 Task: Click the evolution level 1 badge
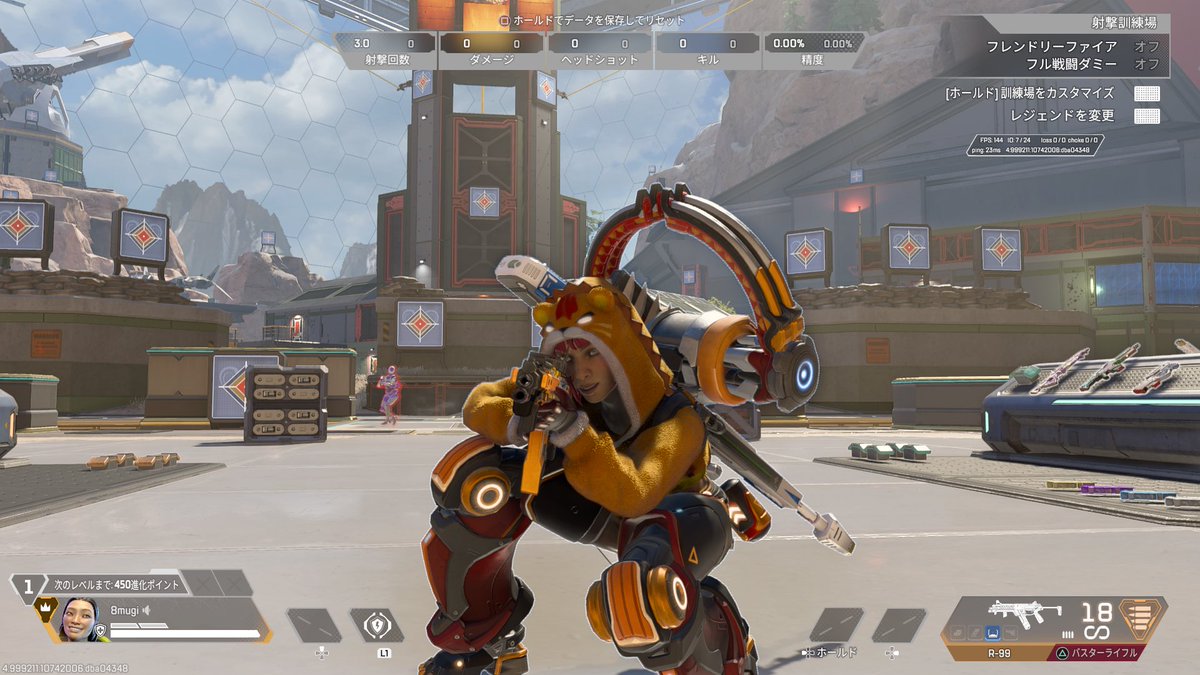click(x=28, y=585)
